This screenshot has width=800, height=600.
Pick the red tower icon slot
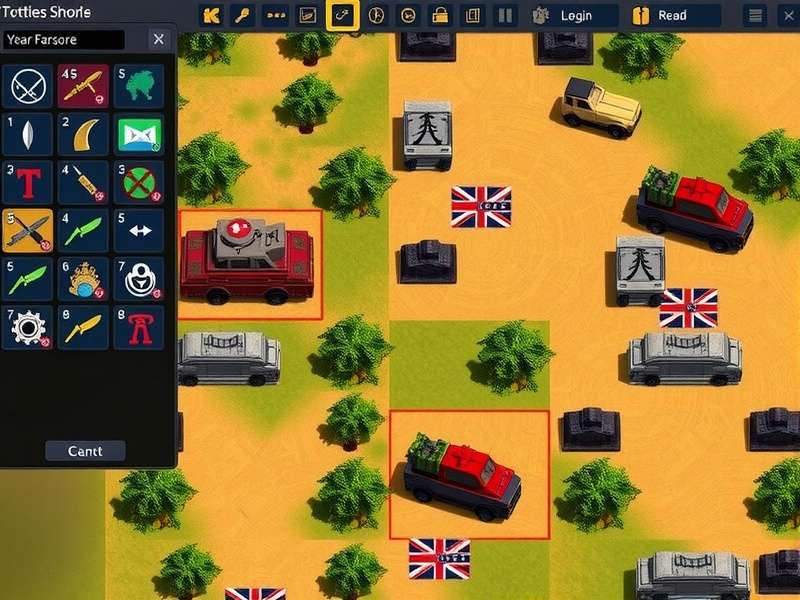click(138, 327)
